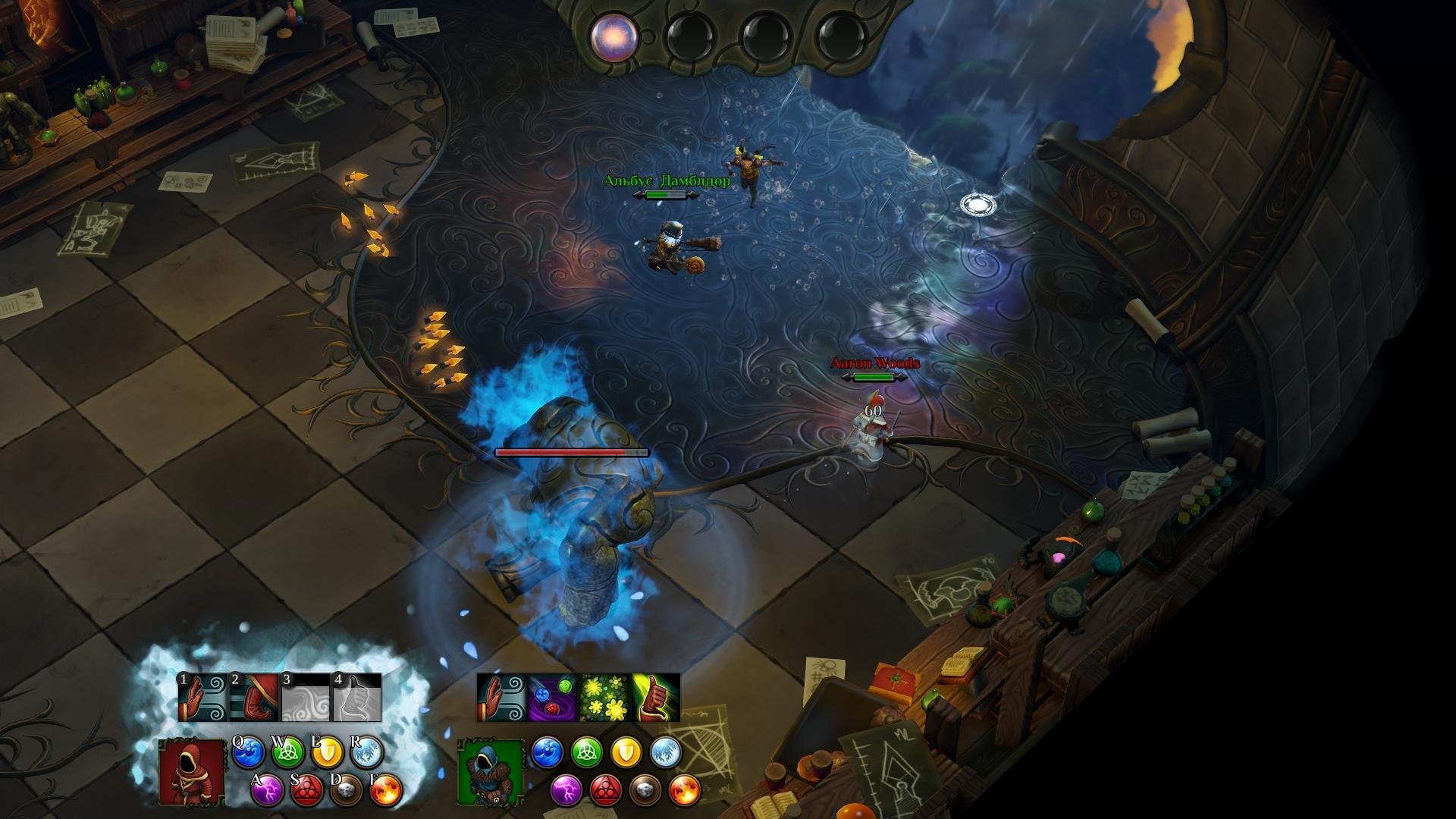Select the red player's green Life element orb

287,753
